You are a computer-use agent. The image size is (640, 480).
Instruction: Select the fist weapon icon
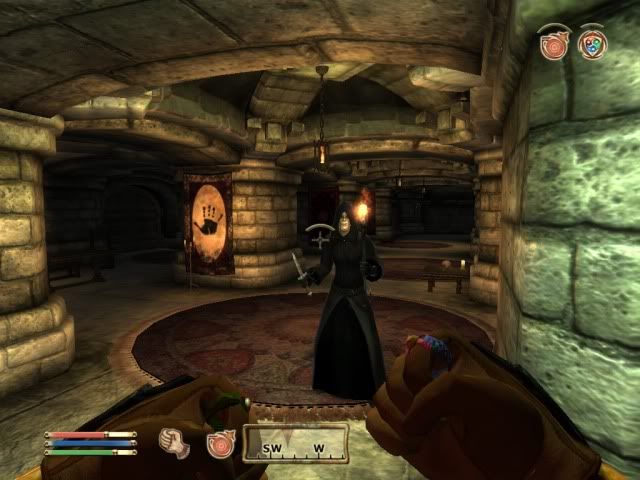tap(175, 443)
